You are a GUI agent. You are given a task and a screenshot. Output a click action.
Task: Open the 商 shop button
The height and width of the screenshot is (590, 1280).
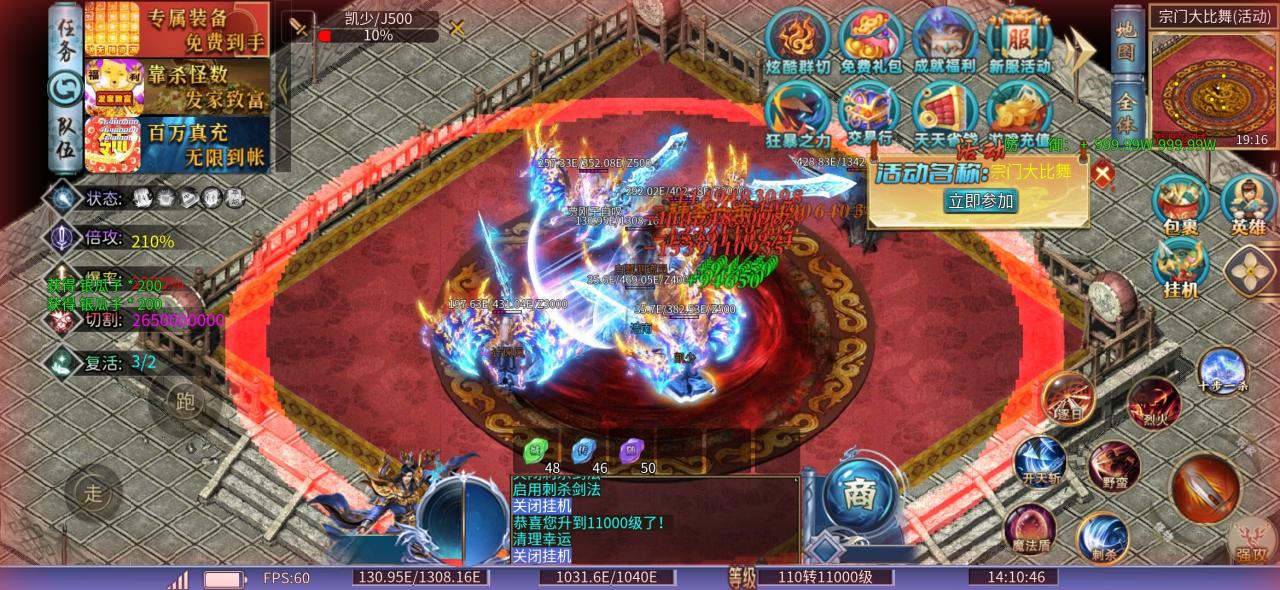855,493
